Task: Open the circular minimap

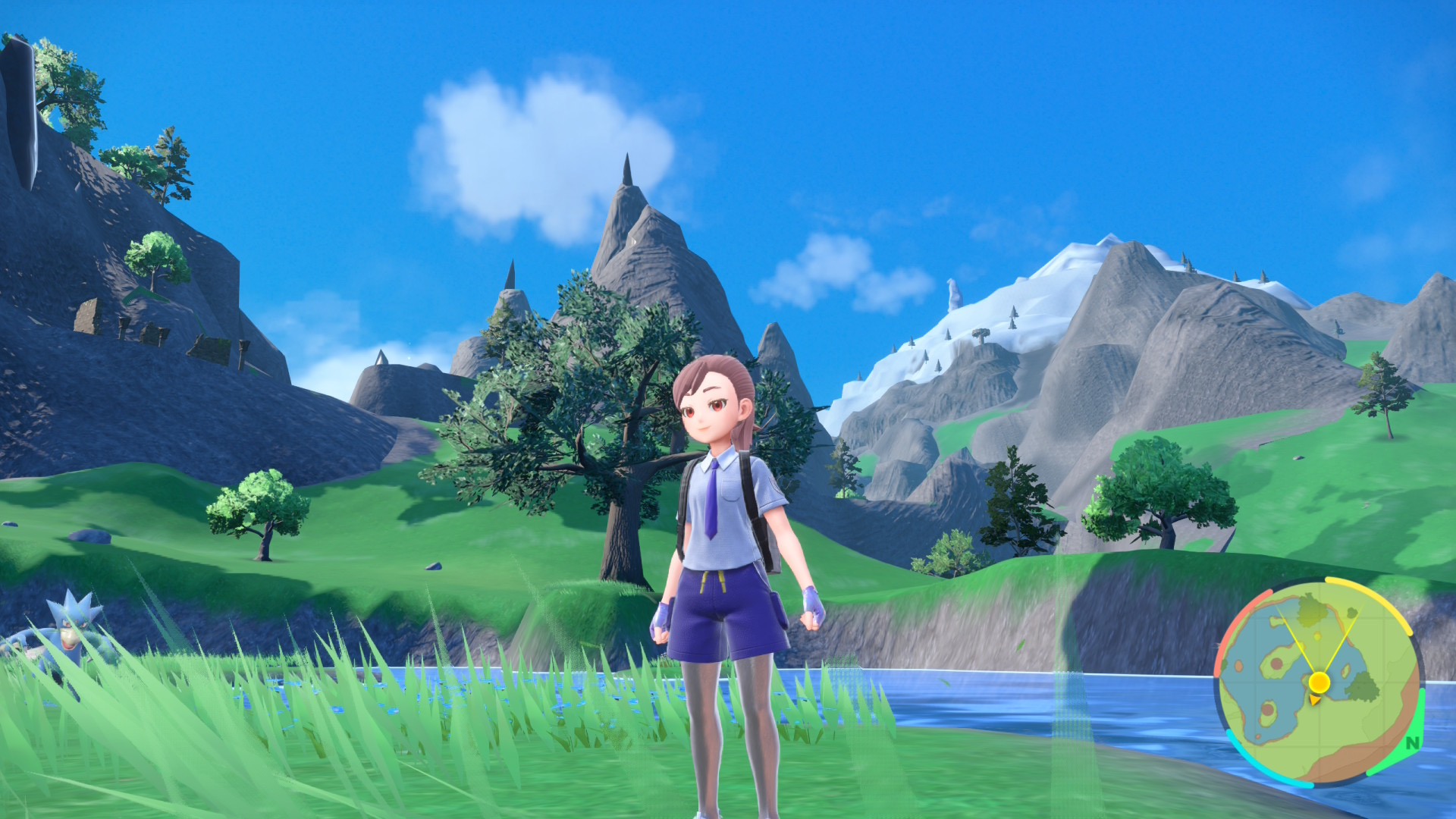Action: click(1318, 682)
